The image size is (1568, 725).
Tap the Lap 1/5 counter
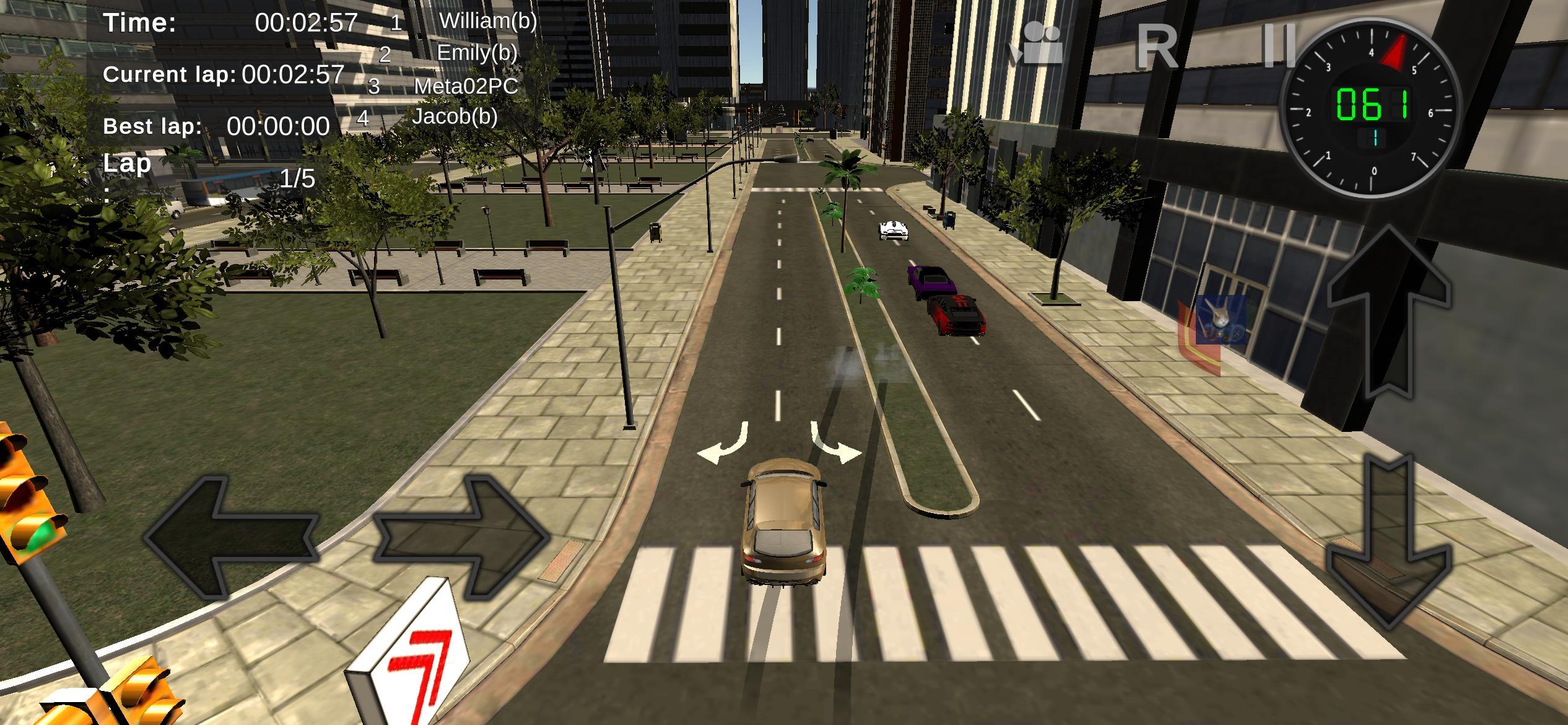pyautogui.click(x=297, y=178)
